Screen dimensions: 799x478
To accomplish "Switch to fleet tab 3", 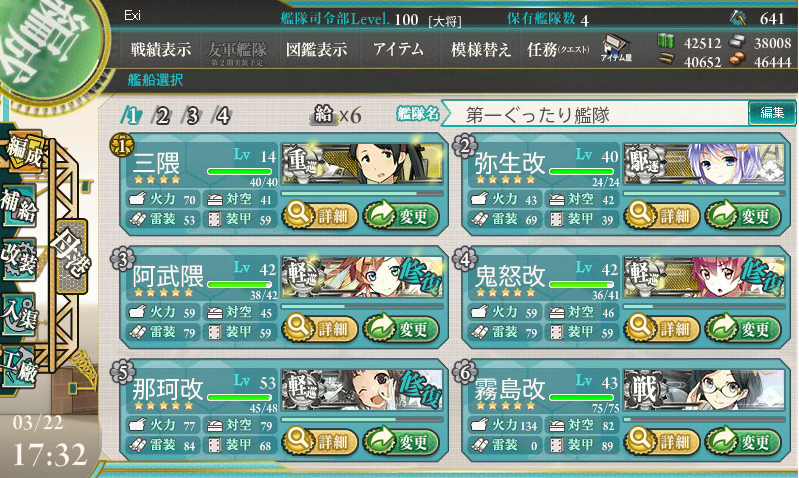I will pos(192,114).
